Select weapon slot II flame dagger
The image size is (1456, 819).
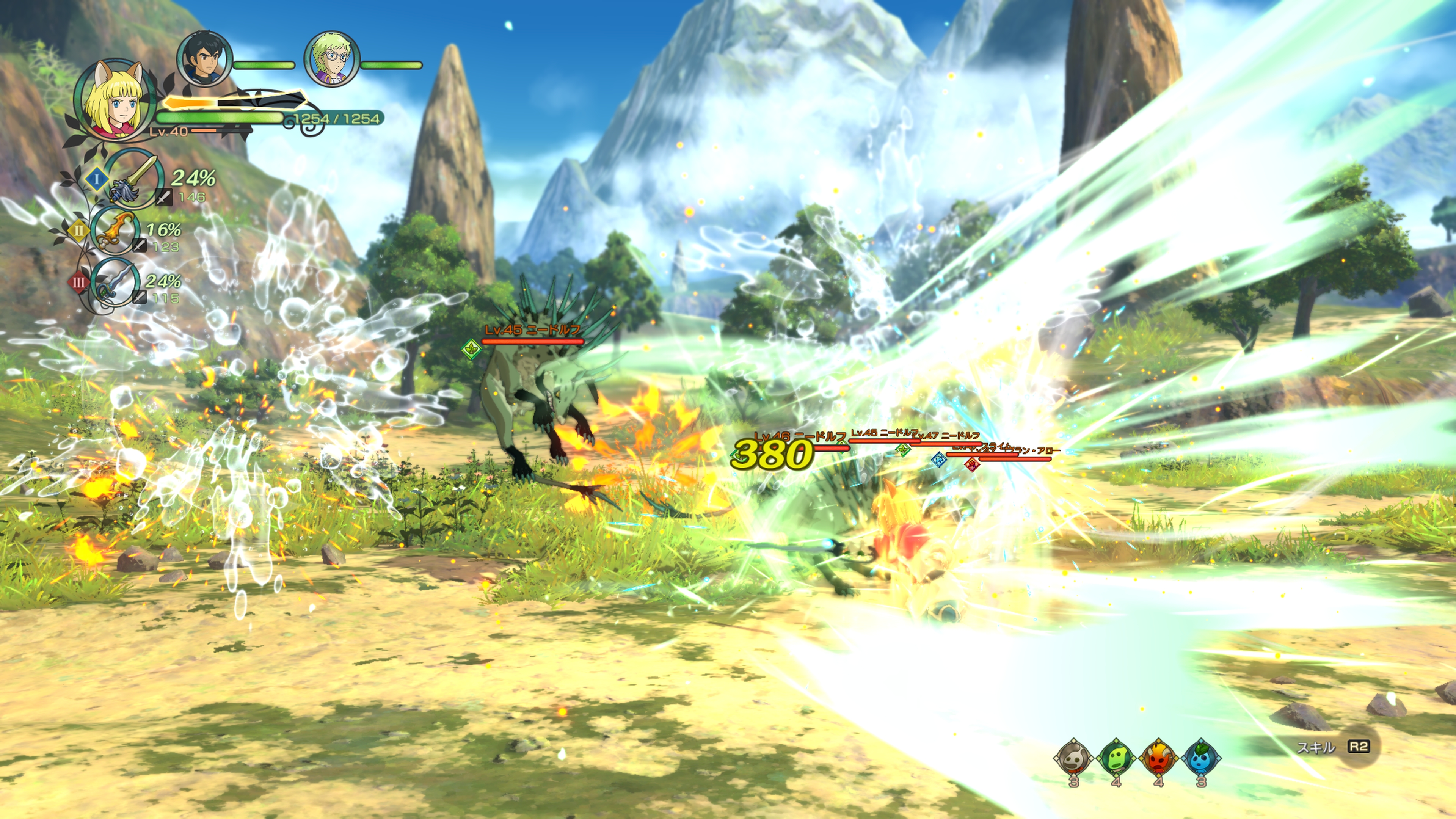(x=116, y=231)
